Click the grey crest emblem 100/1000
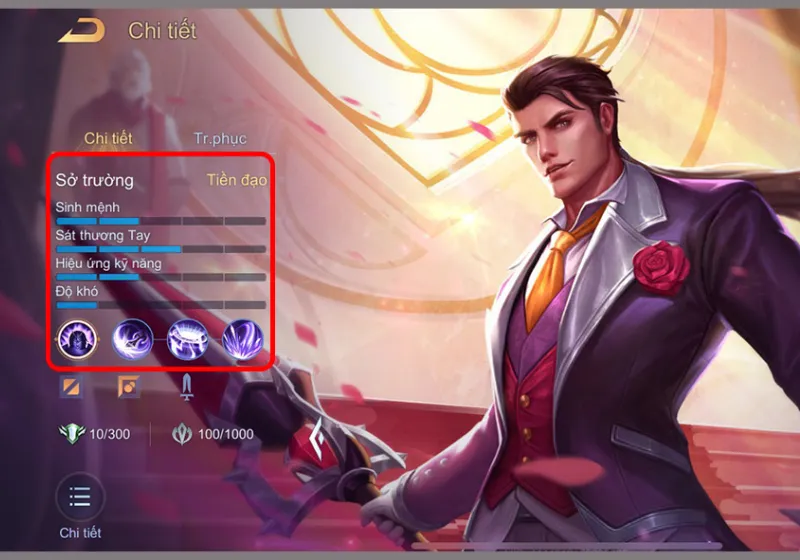 click(182, 434)
